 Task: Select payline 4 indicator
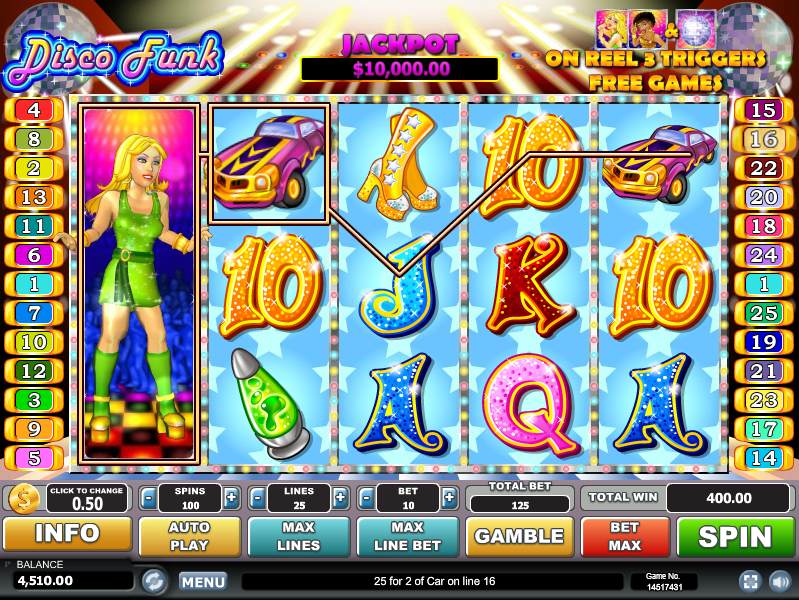(33, 110)
